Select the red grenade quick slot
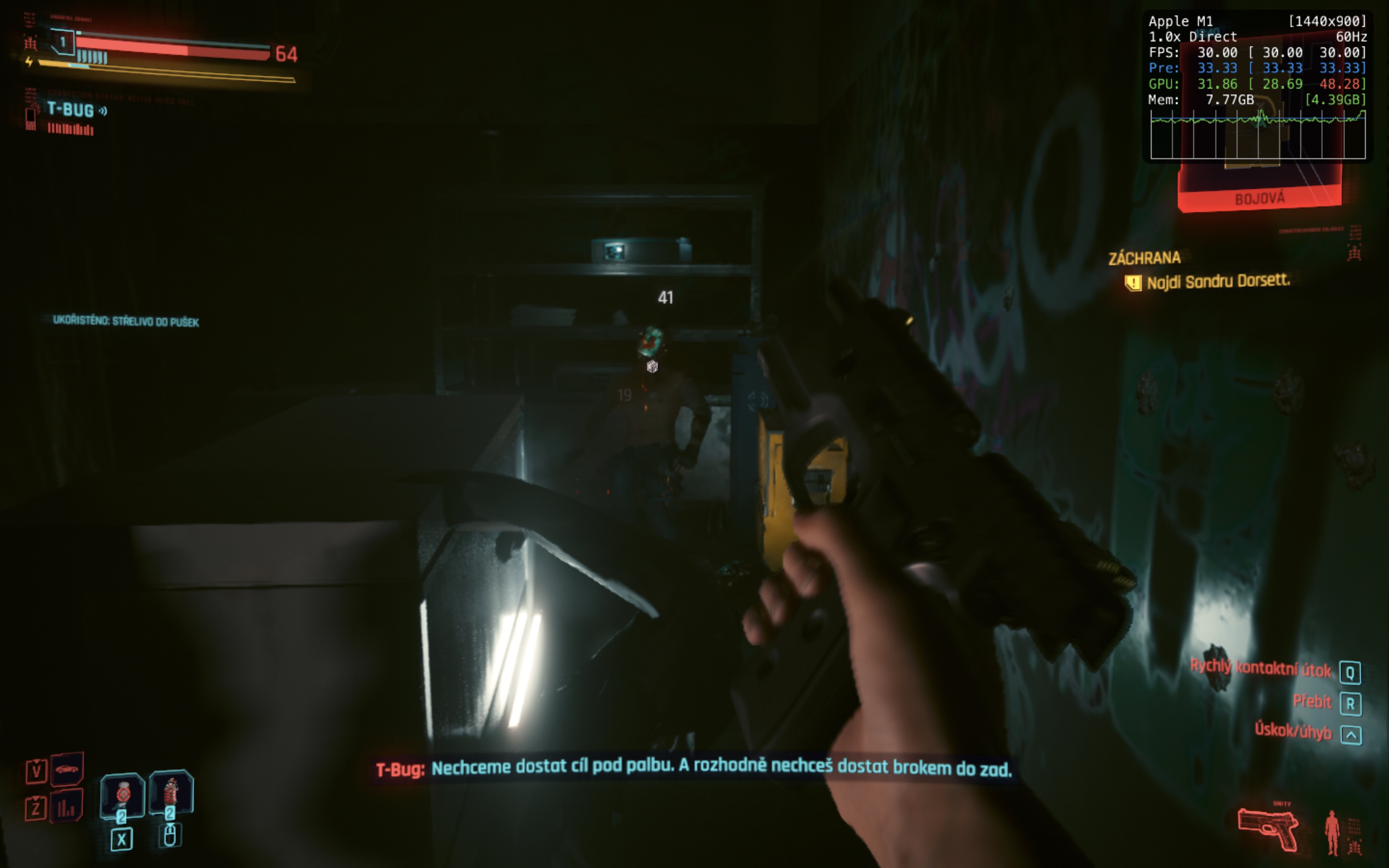 tap(170, 793)
